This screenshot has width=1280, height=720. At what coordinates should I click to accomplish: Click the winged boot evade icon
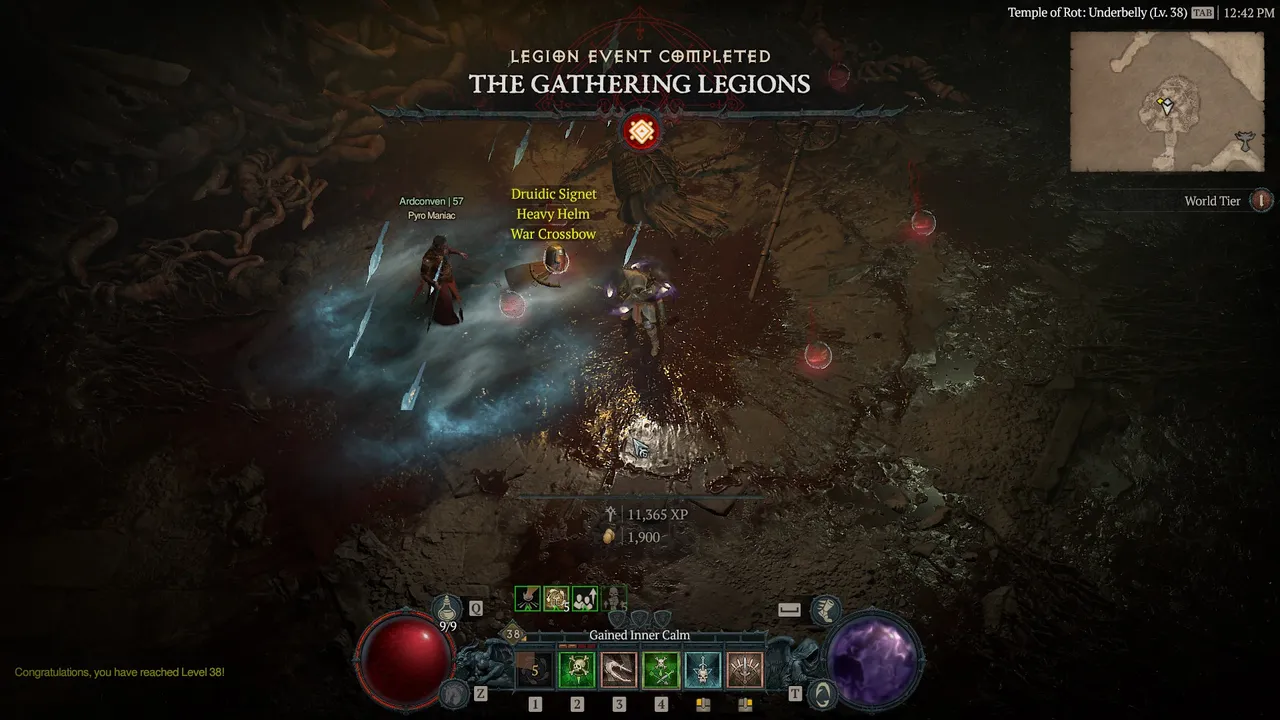[824, 608]
